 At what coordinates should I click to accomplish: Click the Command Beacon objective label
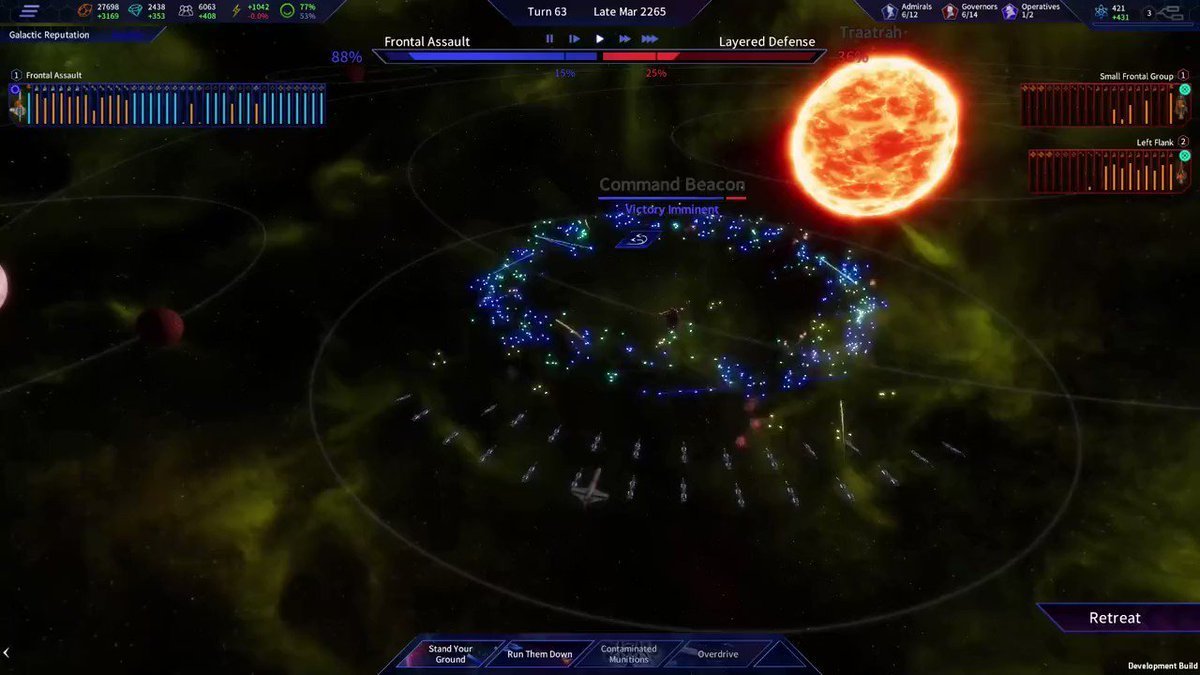tap(671, 185)
